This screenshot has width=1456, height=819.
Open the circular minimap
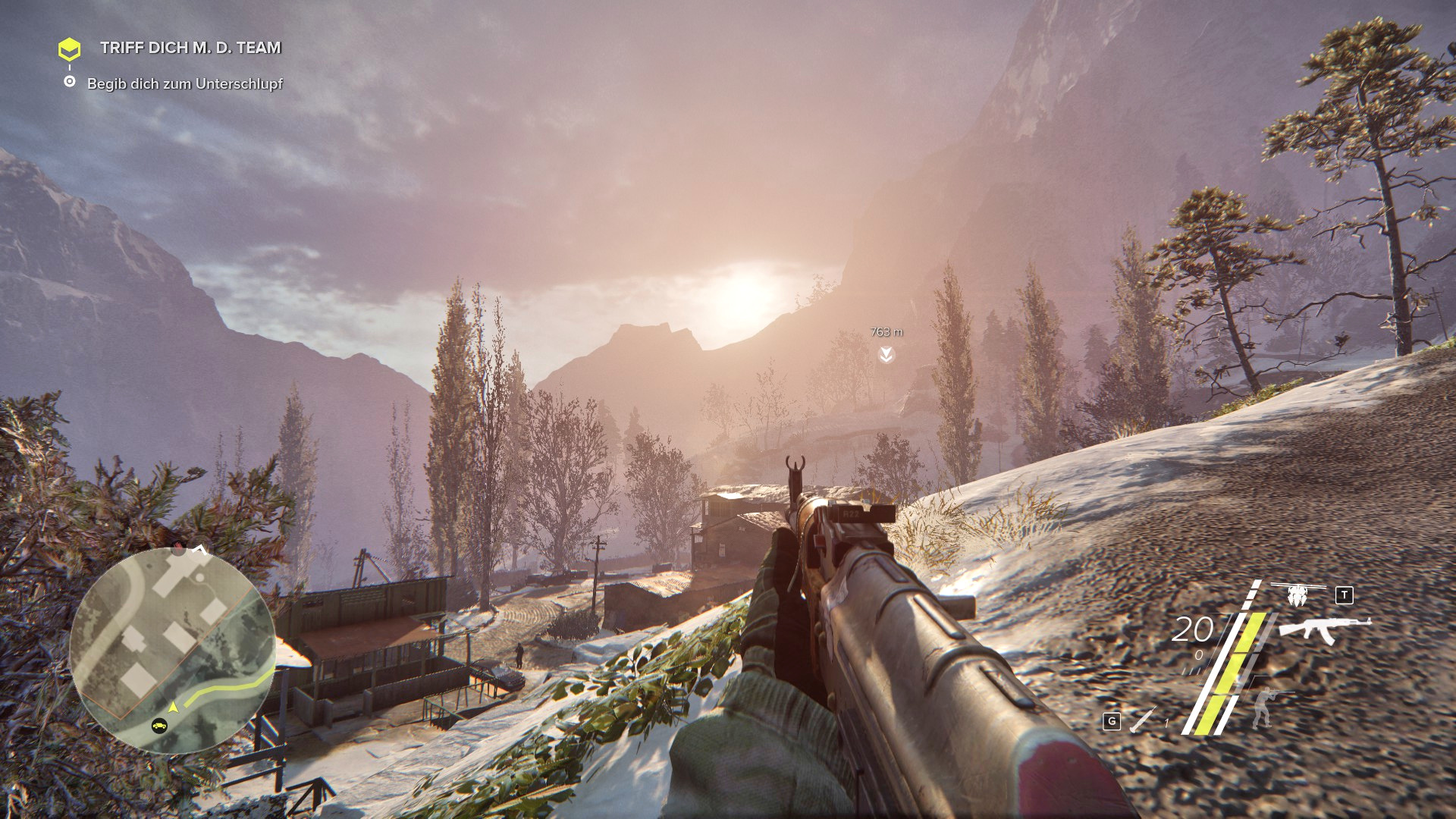tap(172, 651)
